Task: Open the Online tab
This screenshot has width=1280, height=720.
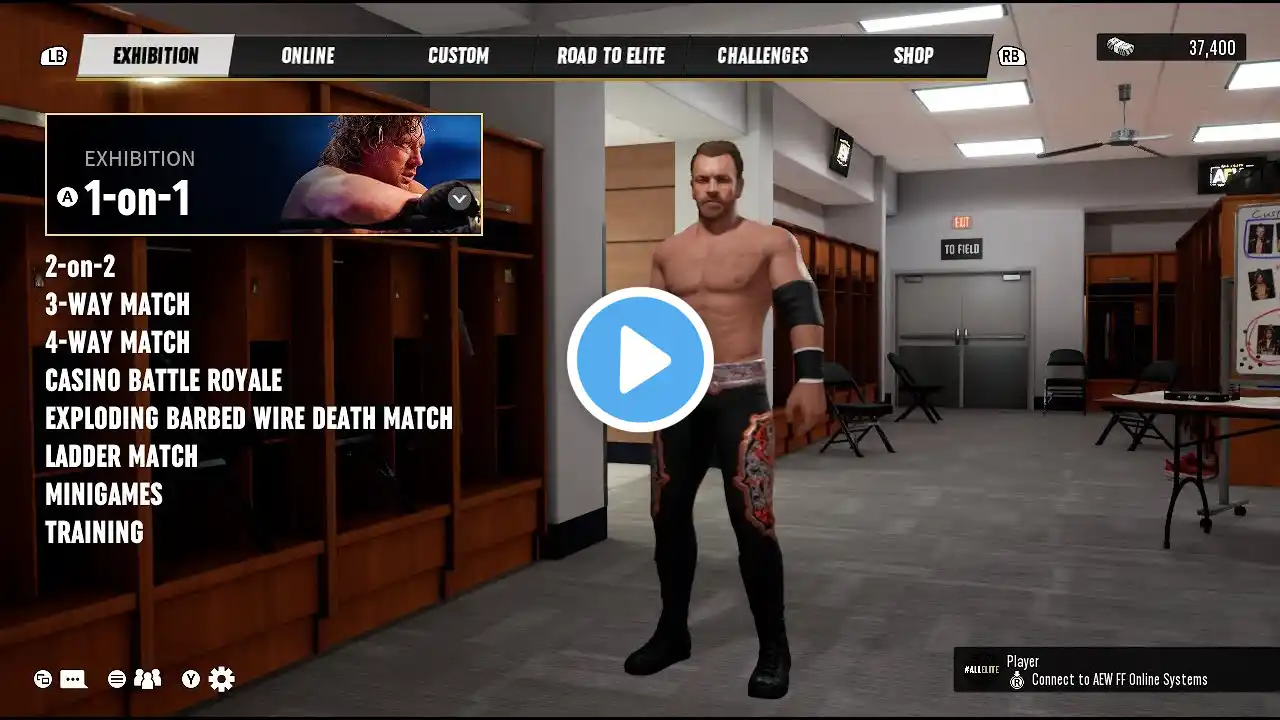Action: tap(308, 56)
